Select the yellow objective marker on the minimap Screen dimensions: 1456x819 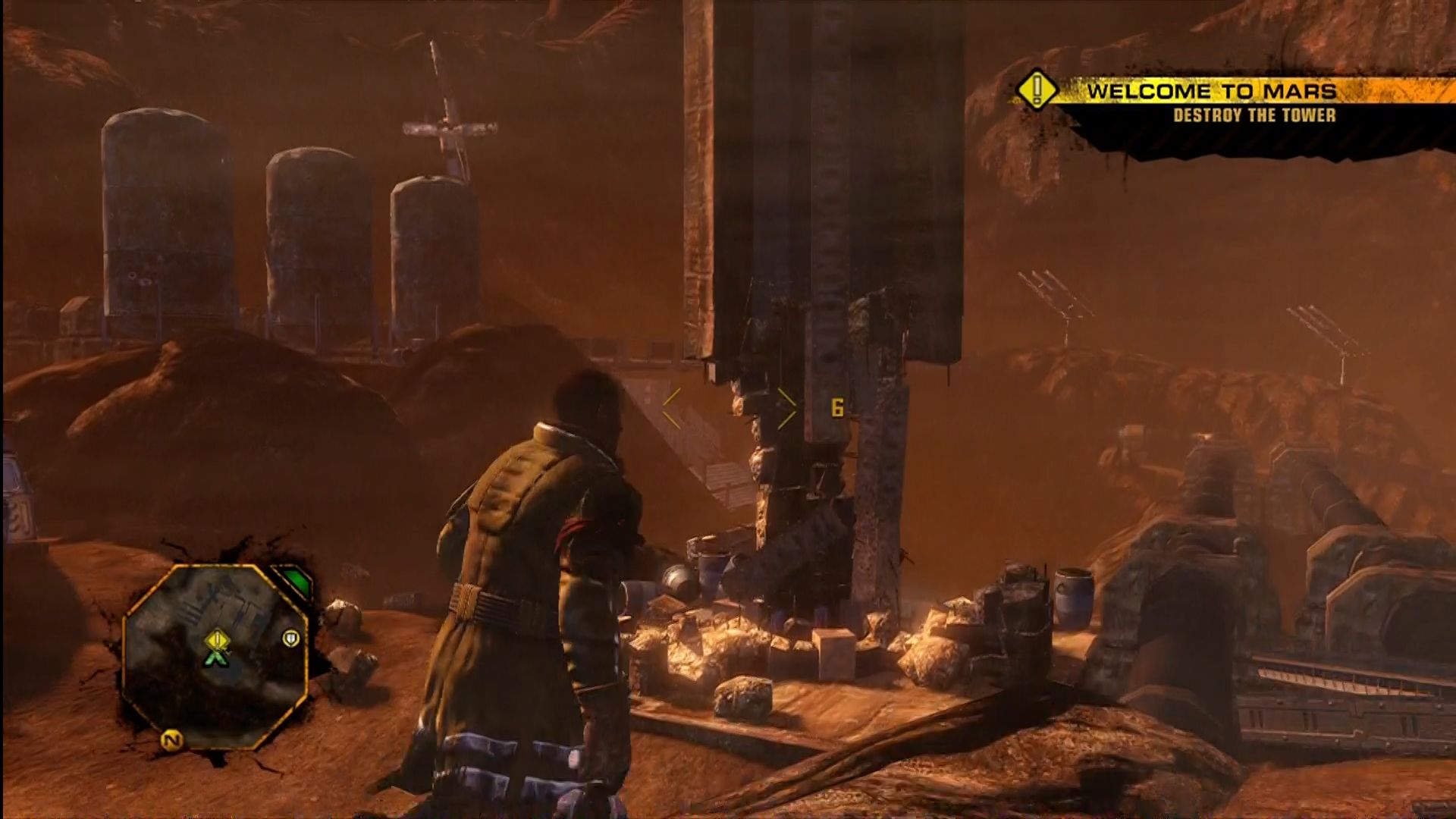218,640
